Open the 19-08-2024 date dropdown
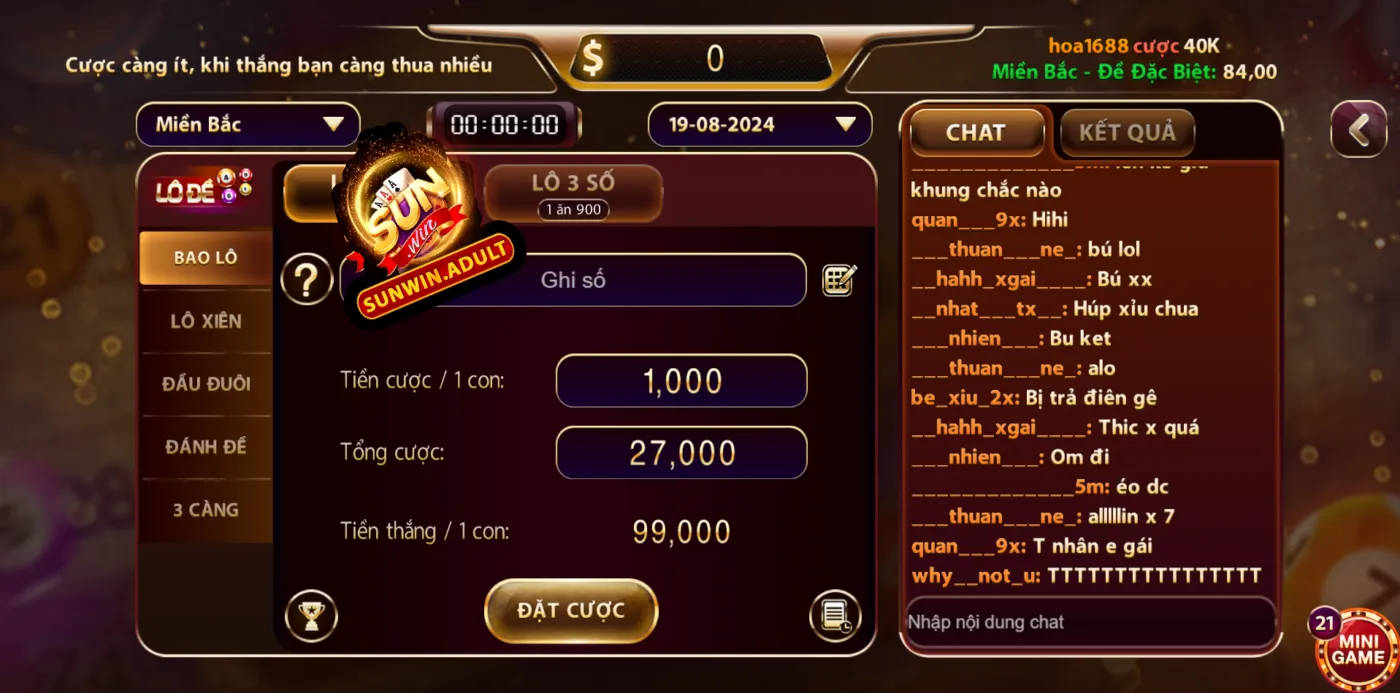The height and width of the screenshot is (693, 1400). pyautogui.click(x=760, y=125)
